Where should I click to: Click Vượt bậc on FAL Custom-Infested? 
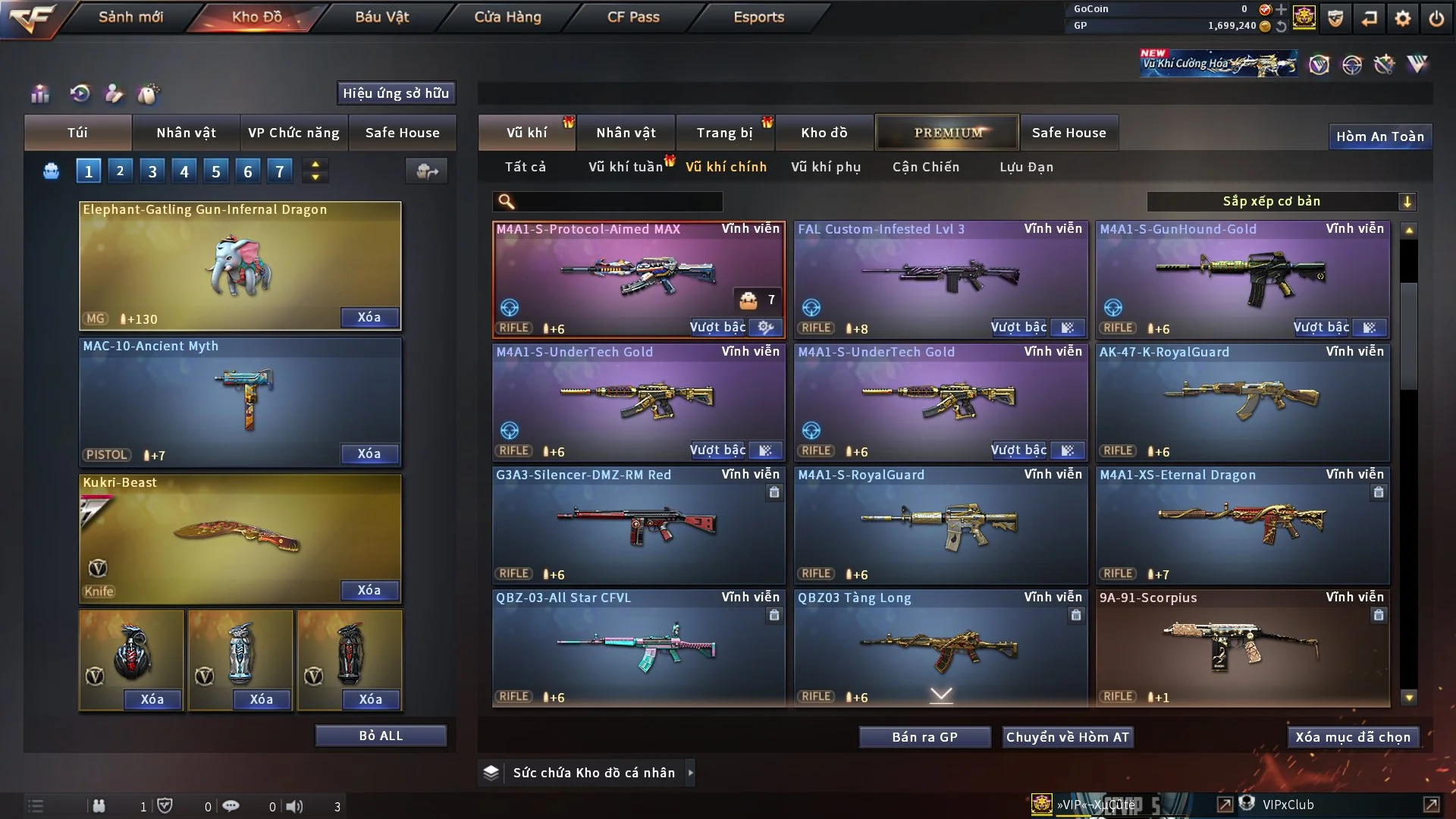[x=1018, y=328]
